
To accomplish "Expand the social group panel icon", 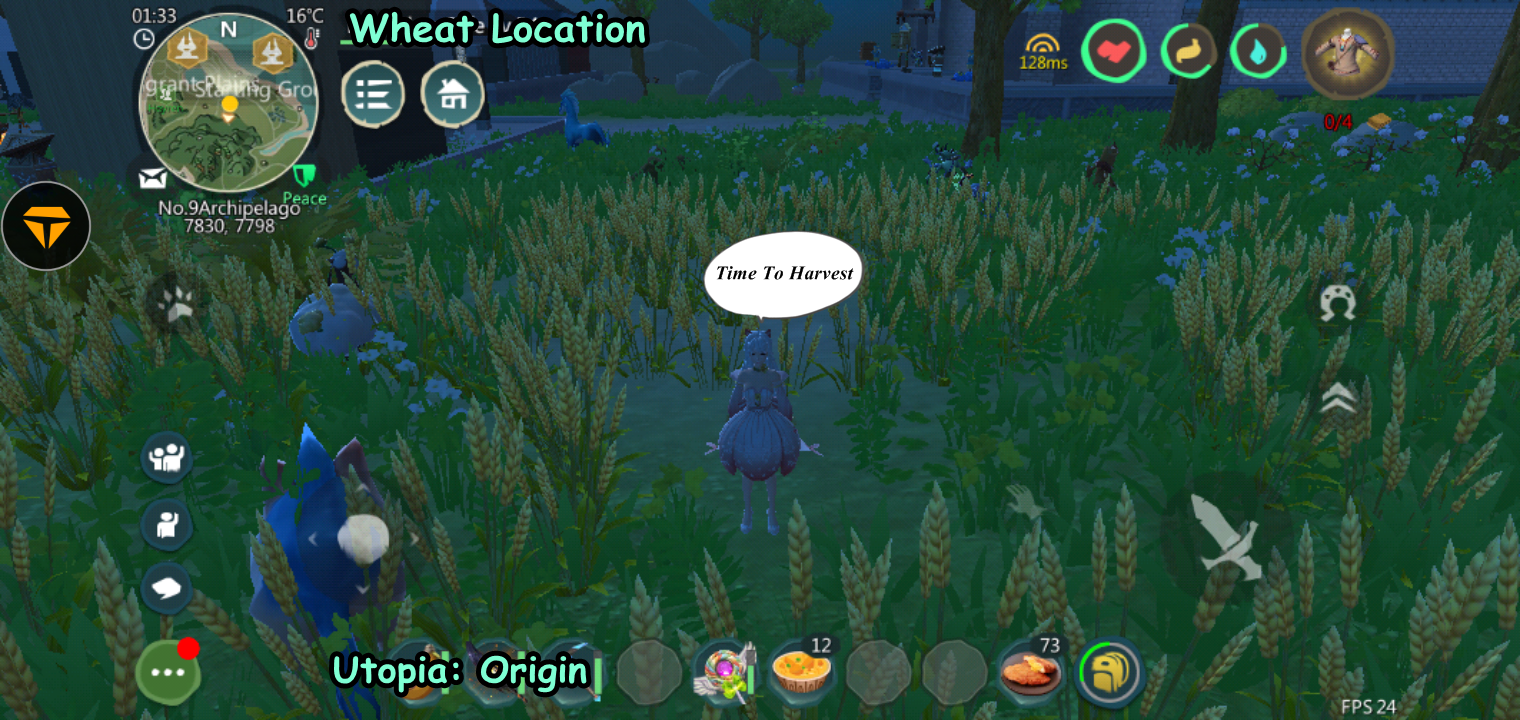I will (168, 460).
